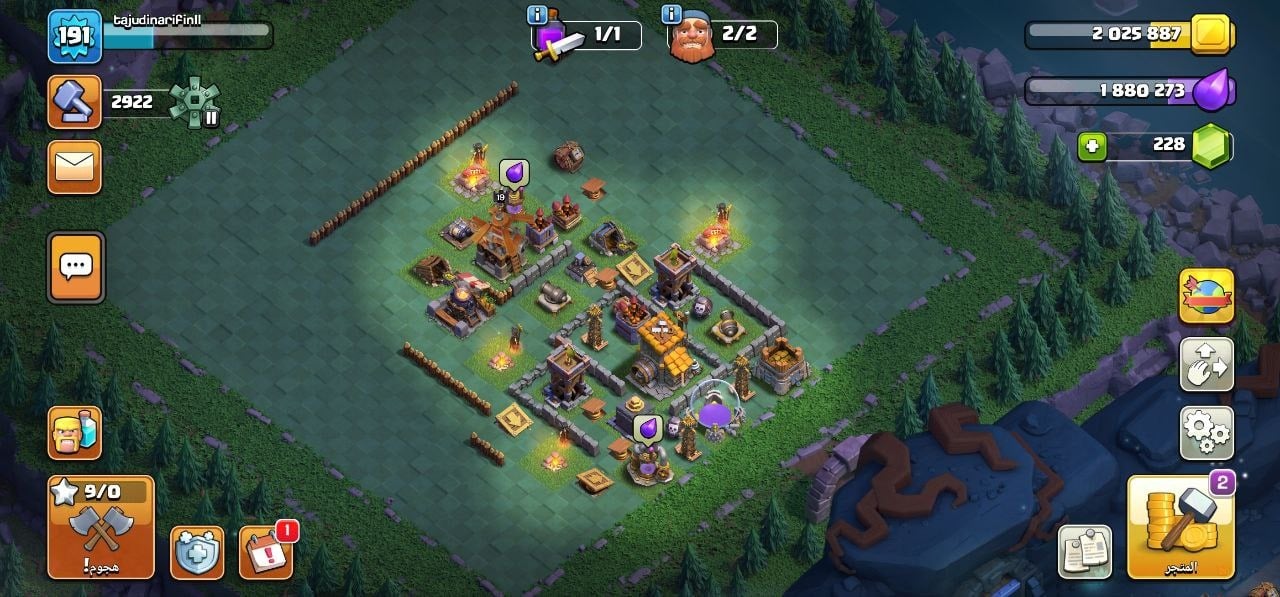The height and width of the screenshot is (597, 1280).
Task: Open the calendar events button with notification
Action: coord(266,552)
